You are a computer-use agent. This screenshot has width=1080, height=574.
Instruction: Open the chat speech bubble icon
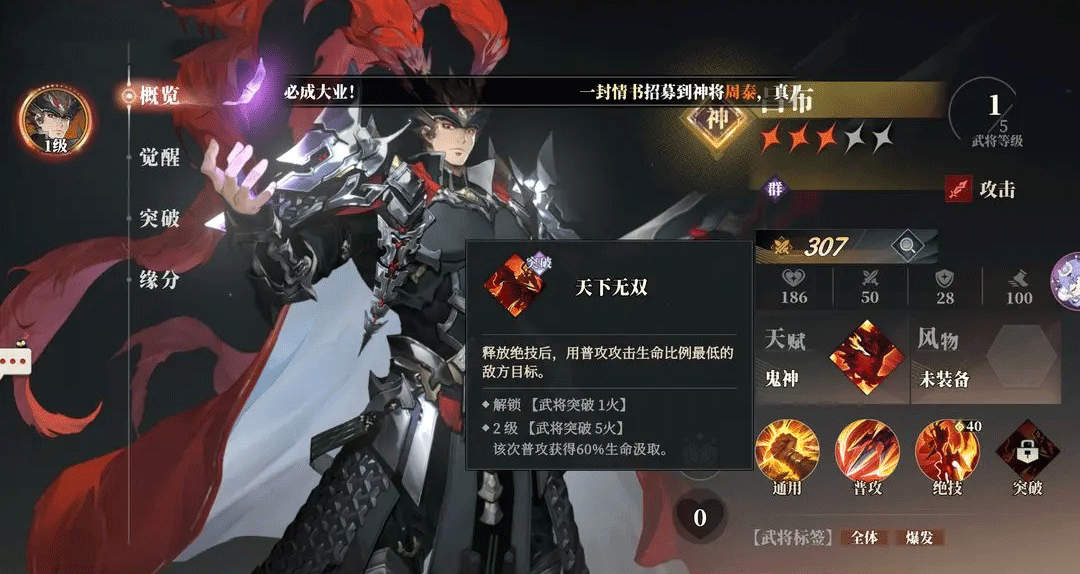(14, 360)
